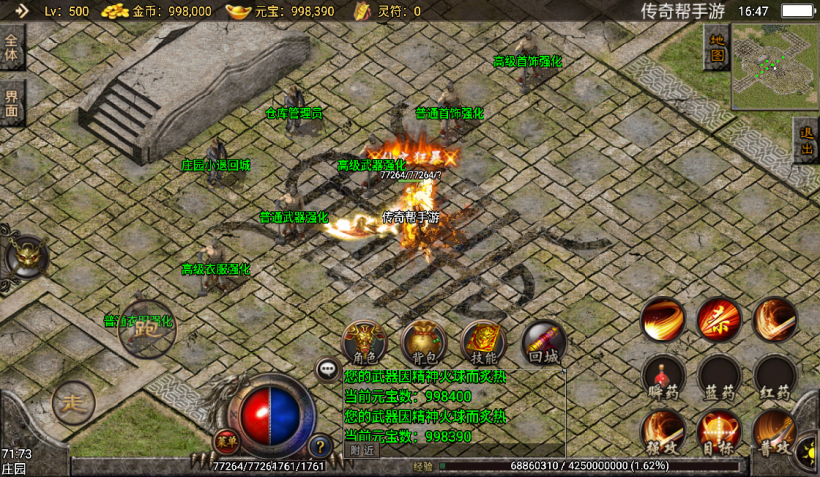Toggle the 界面 interface side tab

click(x=12, y=104)
